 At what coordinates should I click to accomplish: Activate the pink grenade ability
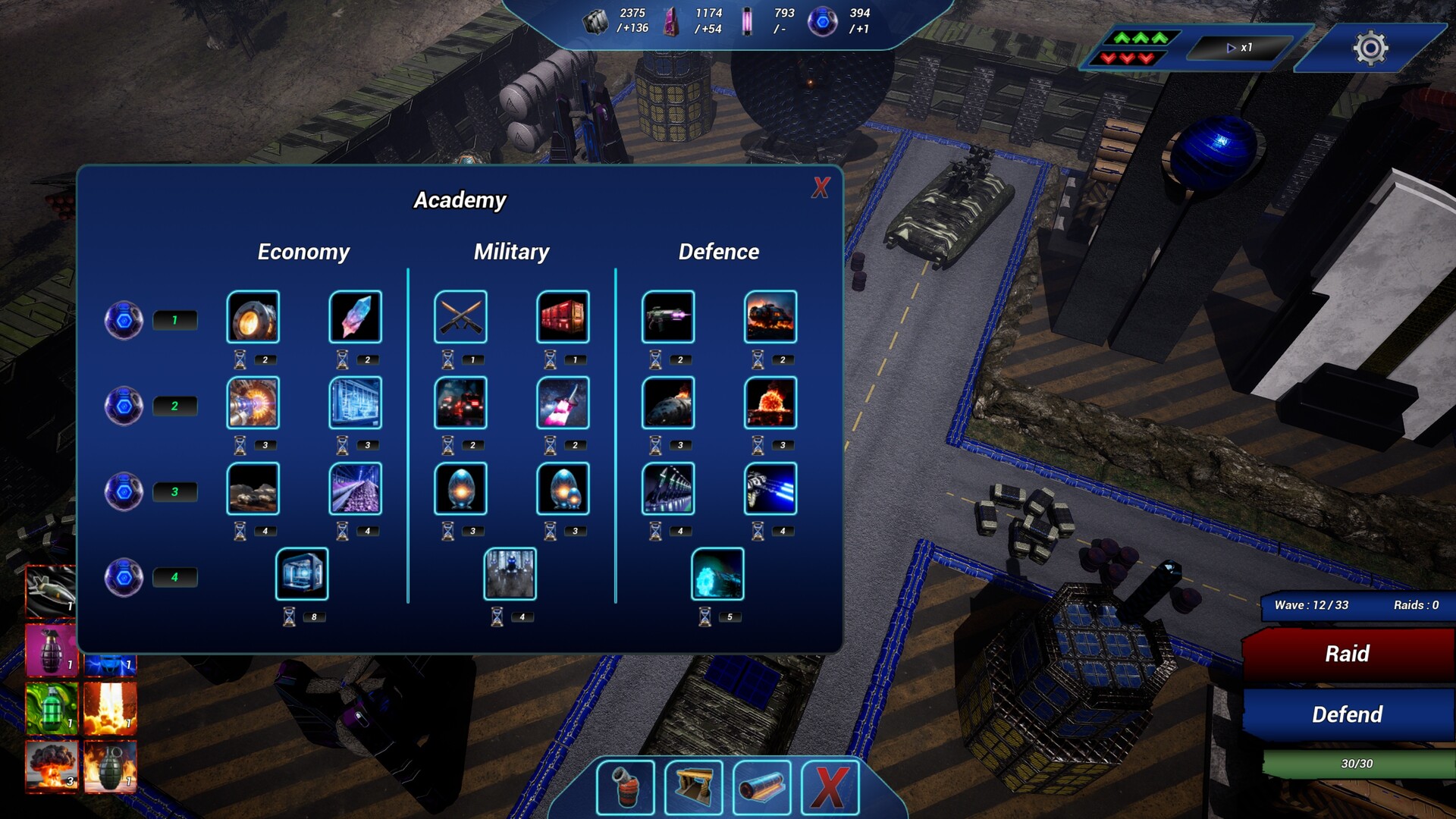pyautogui.click(x=51, y=650)
